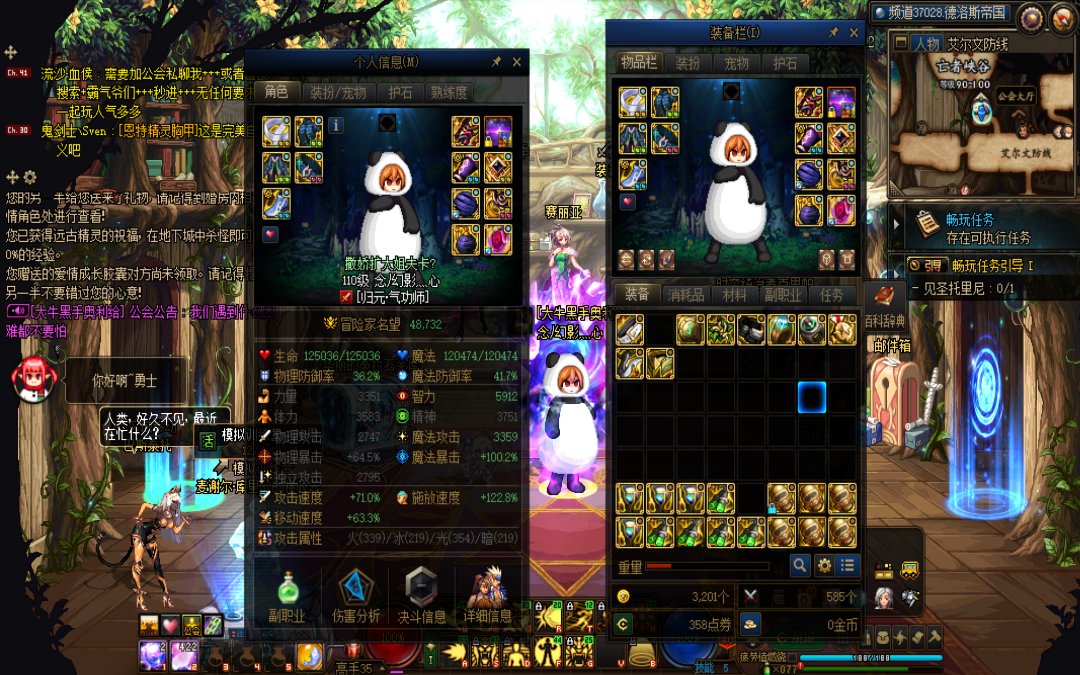Viewport: 1080px width, 675px height.
Task: Select the 材料 materials tab
Action: (735, 294)
